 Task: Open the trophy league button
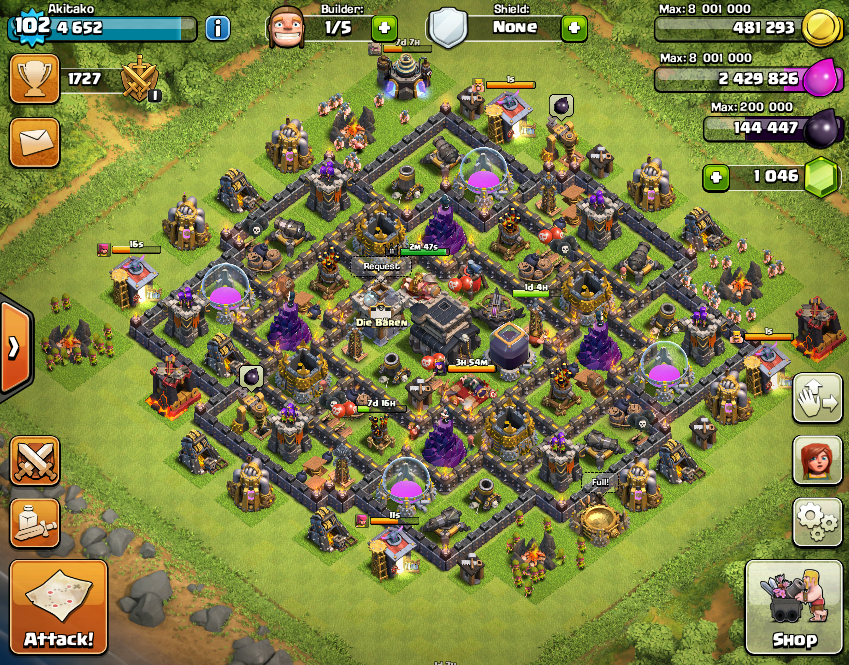[34, 78]
